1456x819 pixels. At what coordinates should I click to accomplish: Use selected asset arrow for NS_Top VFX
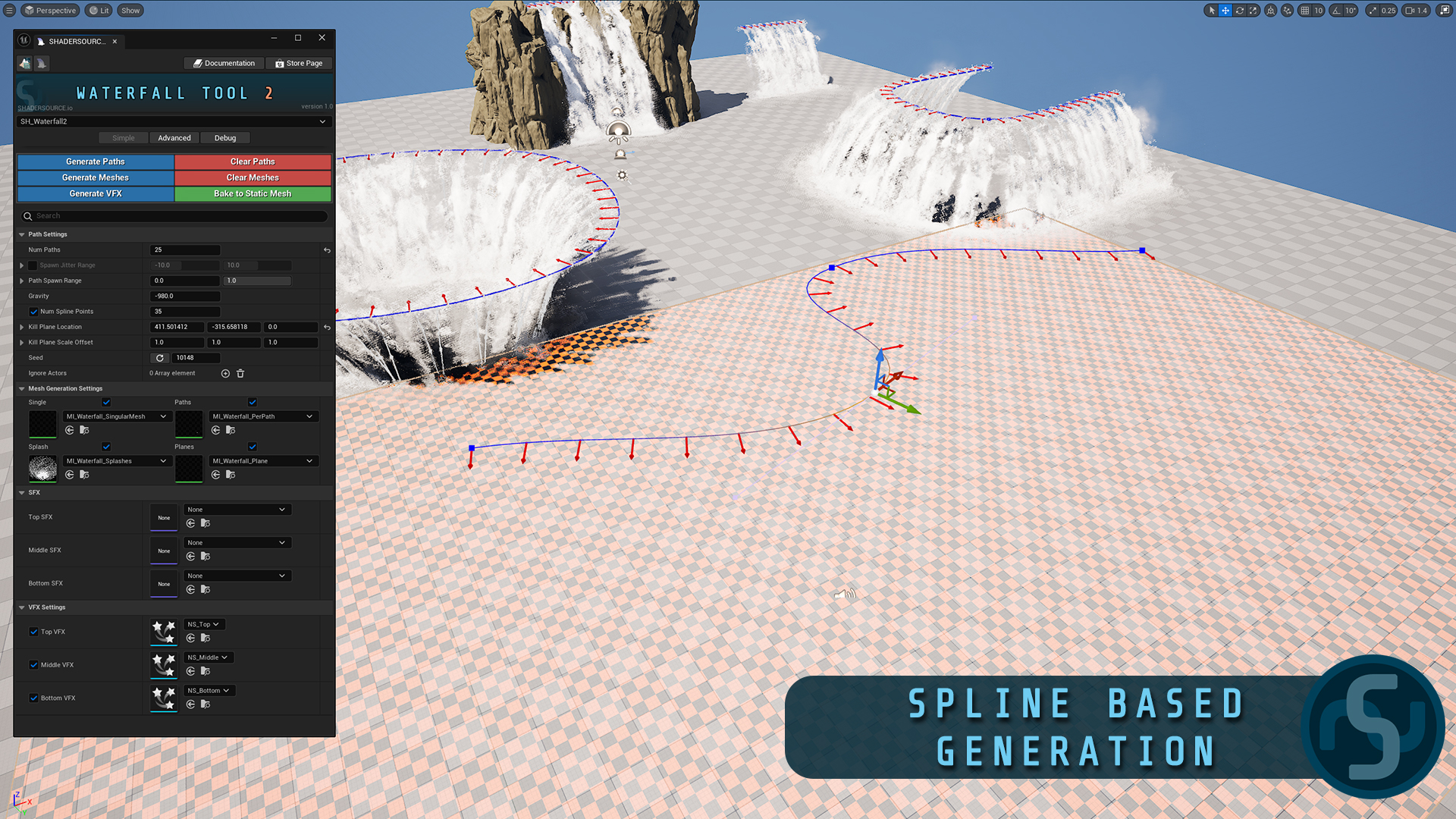pos(190,638)
